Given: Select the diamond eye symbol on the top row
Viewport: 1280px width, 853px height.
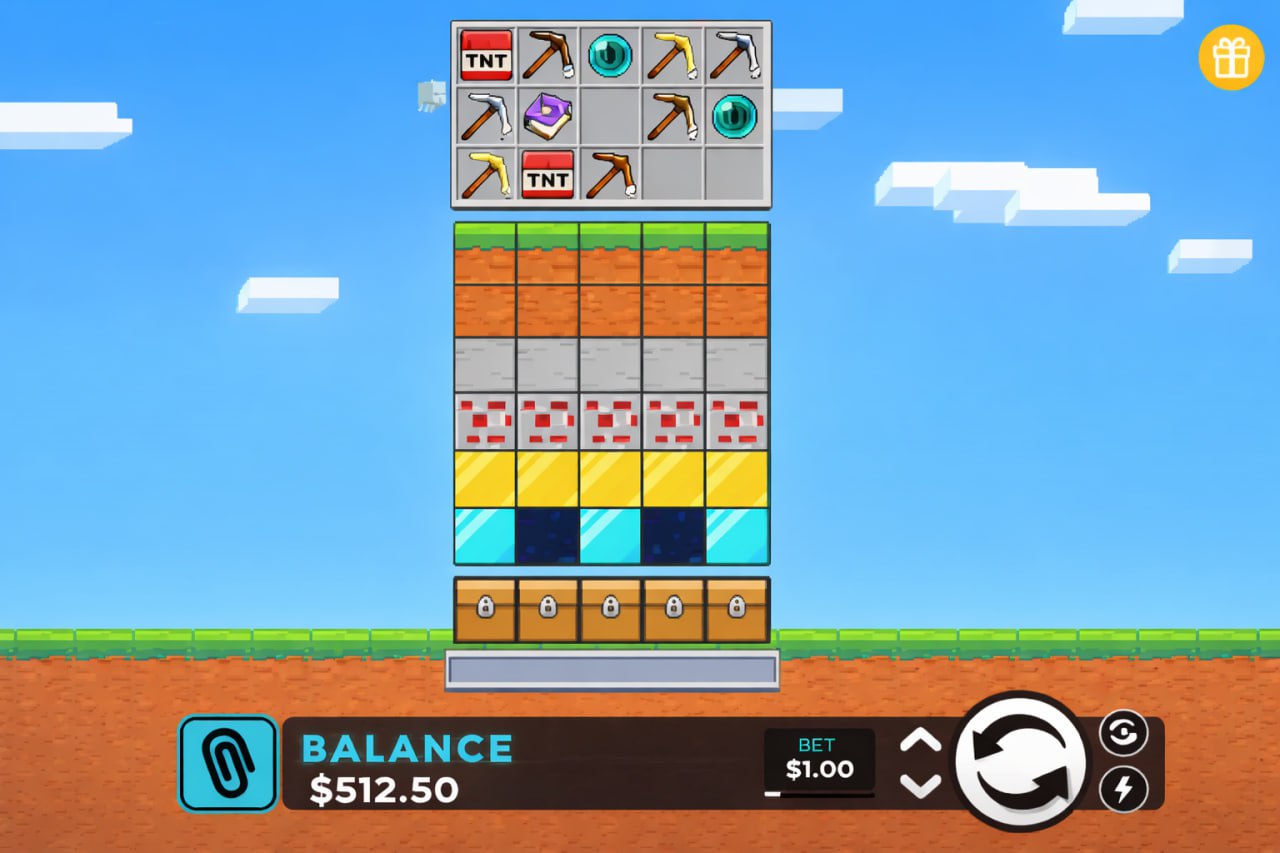Looking at the screenshot, I should 610,57.
